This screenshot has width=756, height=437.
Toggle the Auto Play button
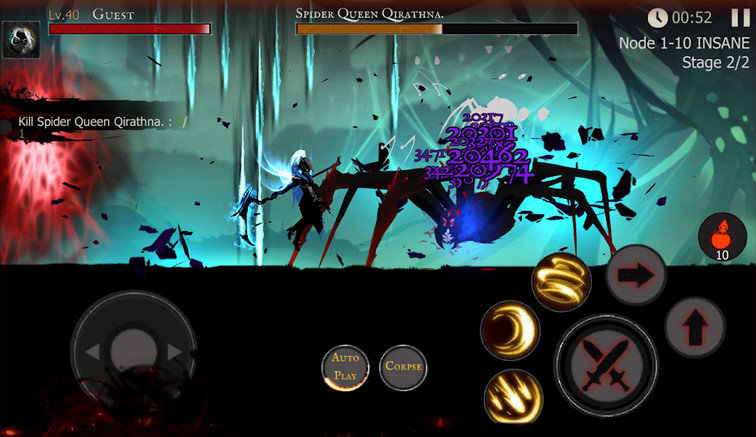[x=345, y=368]
